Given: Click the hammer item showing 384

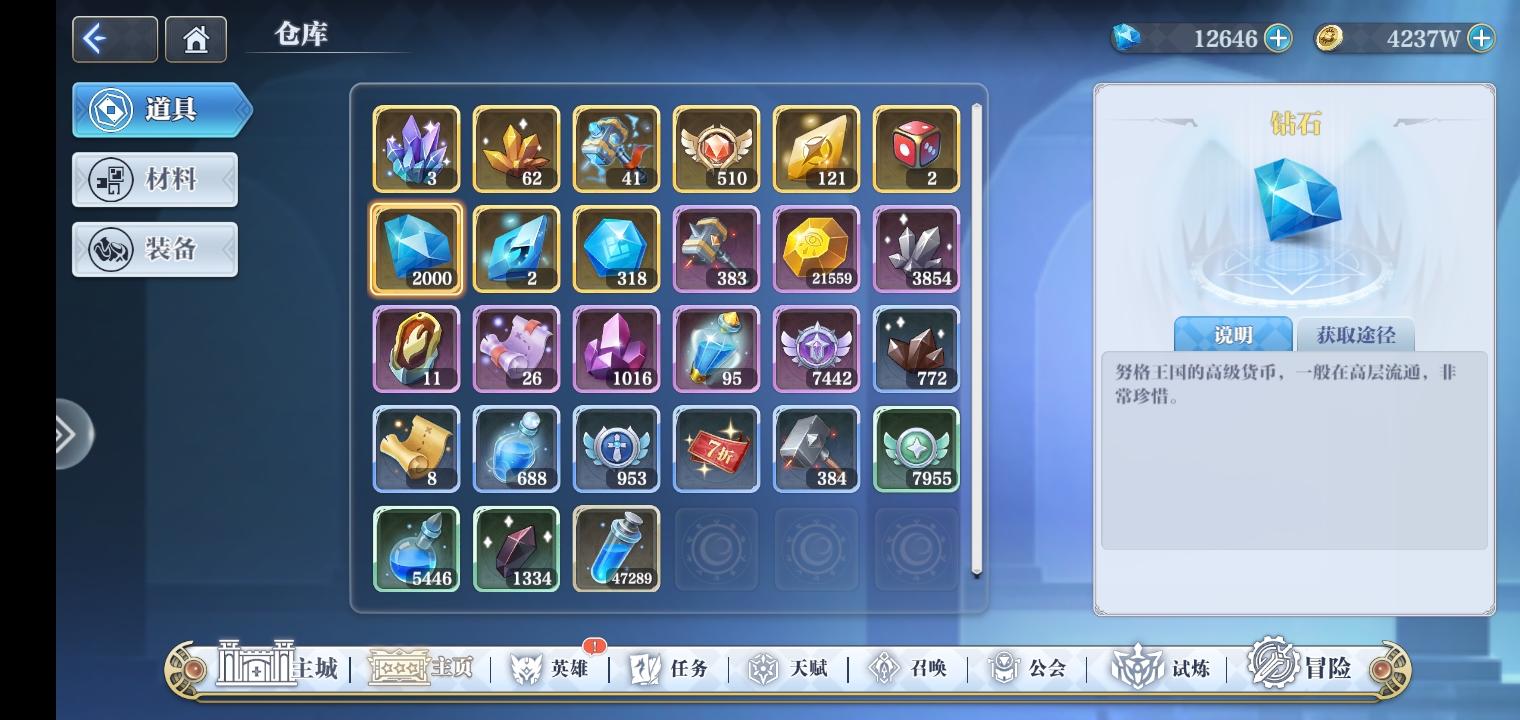Looking at the screenshot, I should (816, 448).
